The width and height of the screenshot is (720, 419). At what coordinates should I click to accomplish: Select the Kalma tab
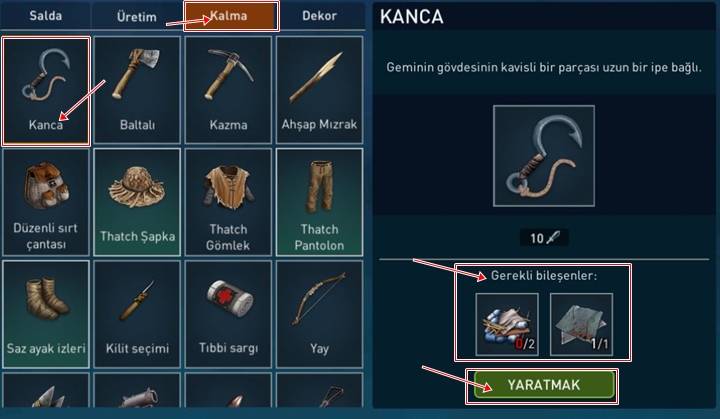pos(231,16)
